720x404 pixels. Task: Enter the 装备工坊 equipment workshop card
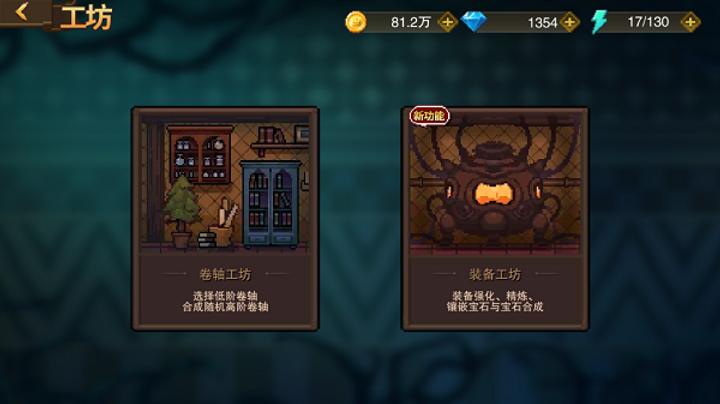495,218
